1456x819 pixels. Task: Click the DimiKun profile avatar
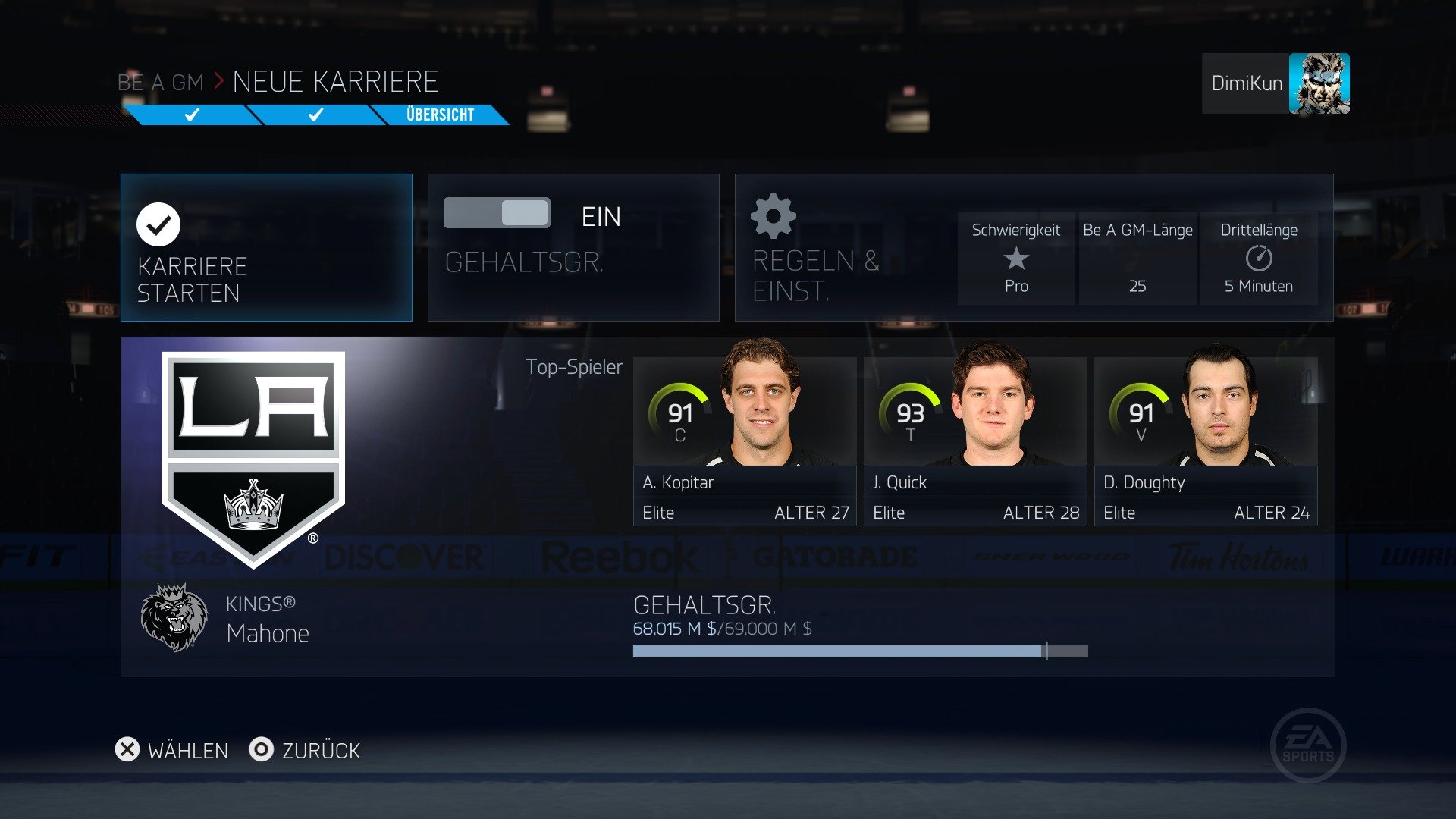click(x=1319, y=83)
